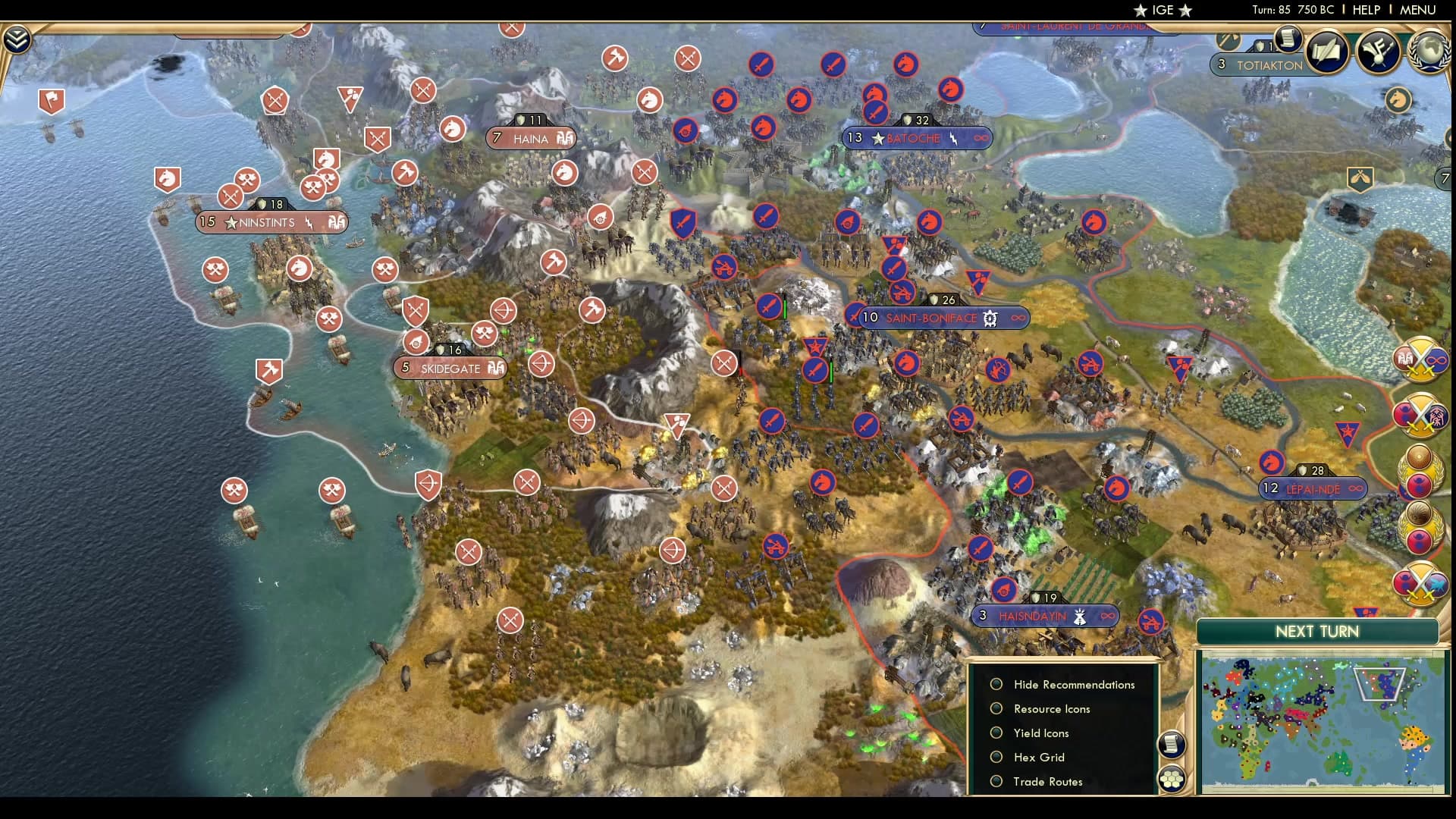This screenshot has height=819, width=1456.
Task: Click the quill-and-scroll icon in the top-right toolbar
Action: pos(1327,53)
